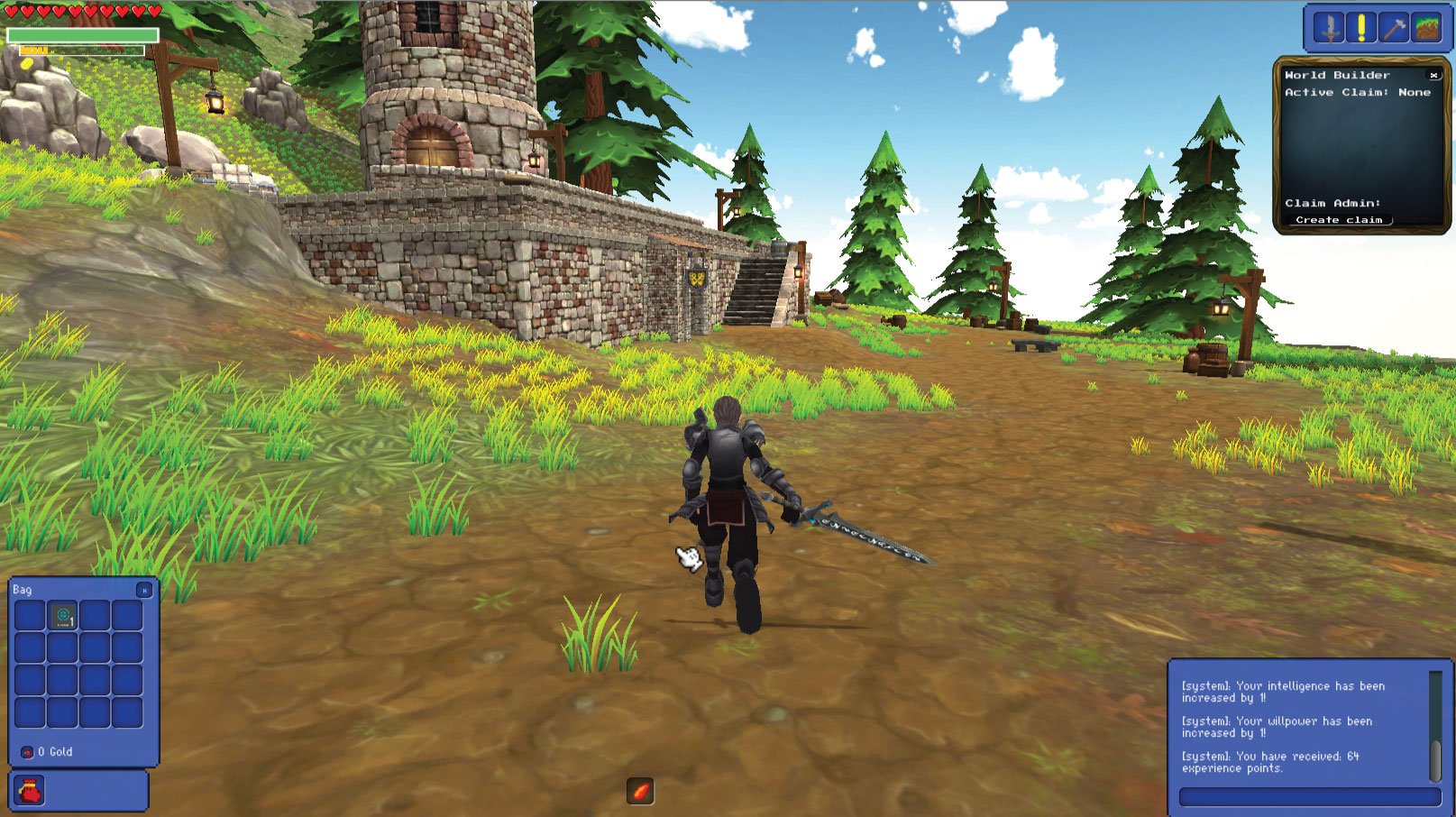Viewport: 1456px width, 817px height.
Task: Close the World Builder panel
Action: pos(1435,76)
